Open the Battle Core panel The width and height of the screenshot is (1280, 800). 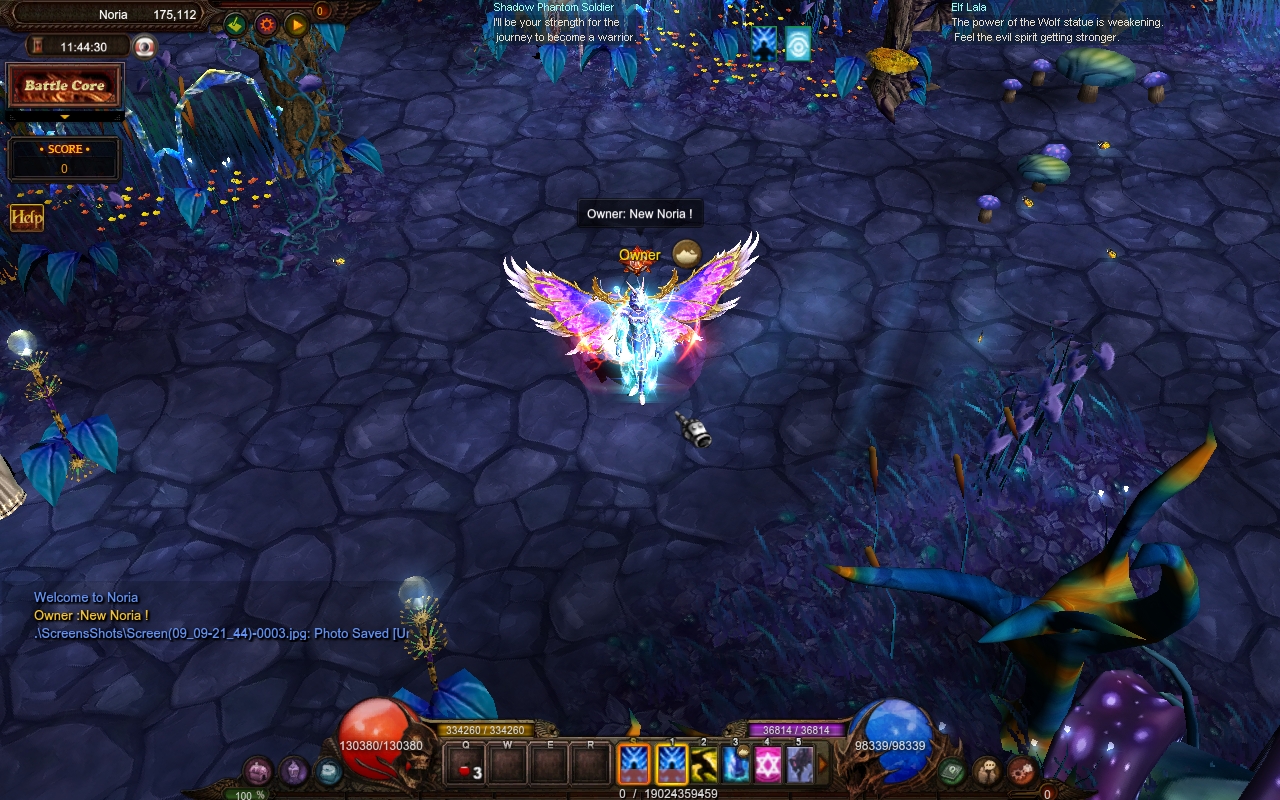click(x=65, y=86)
